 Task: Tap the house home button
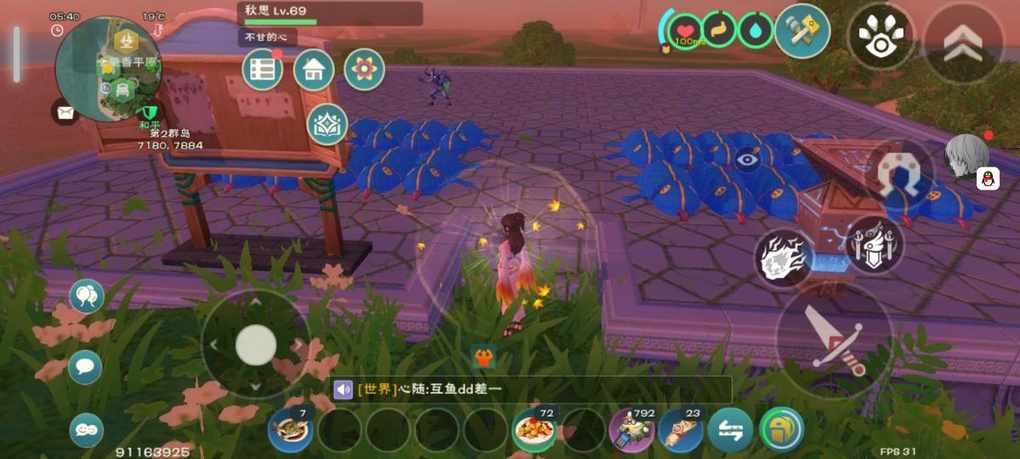click(313, 69)
